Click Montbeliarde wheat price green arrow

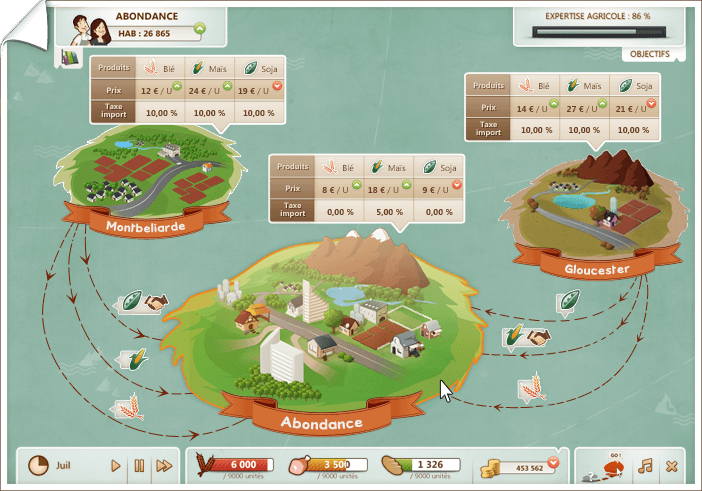tap(176, 87)
